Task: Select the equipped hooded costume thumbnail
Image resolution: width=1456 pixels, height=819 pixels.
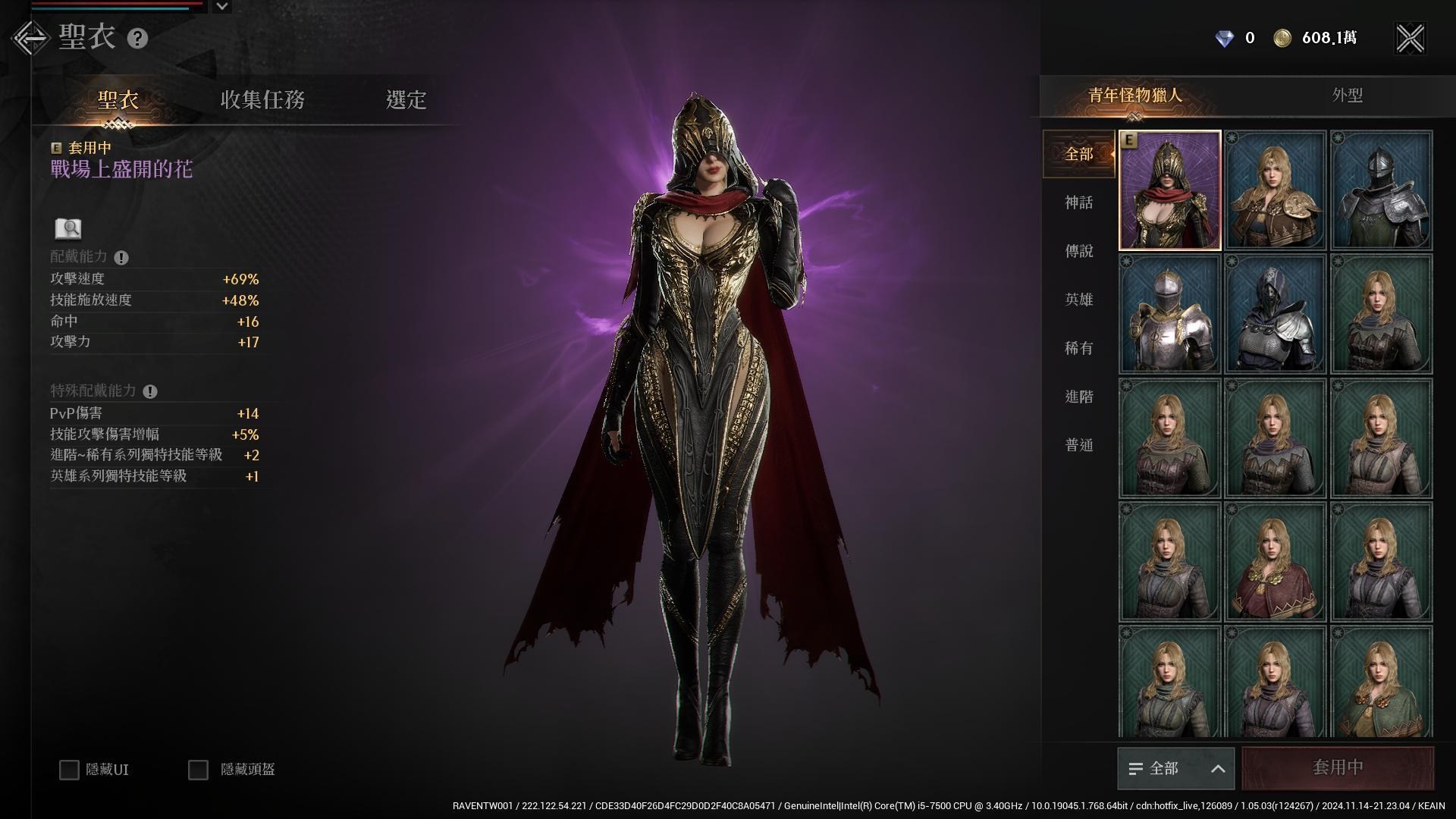Action: 1169,190
